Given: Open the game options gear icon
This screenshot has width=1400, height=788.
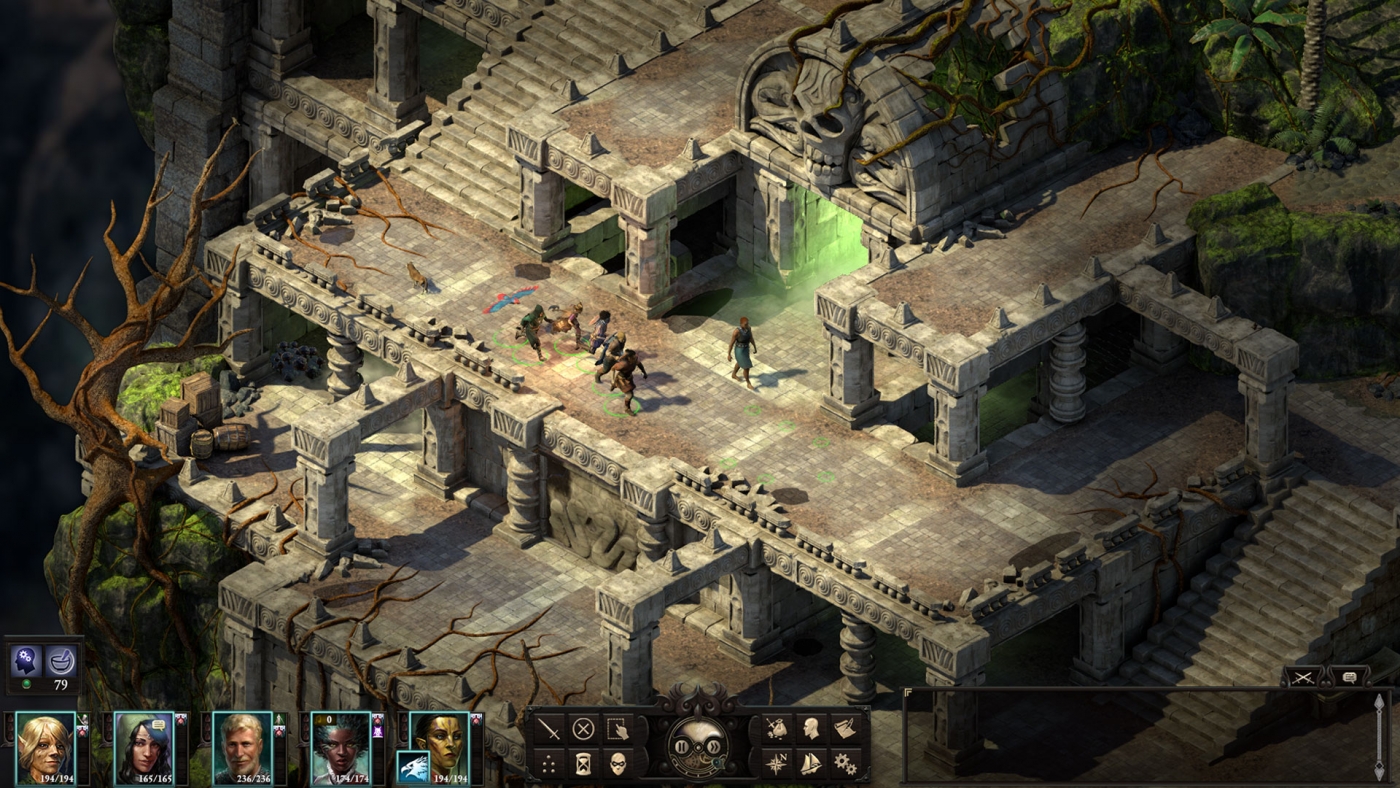Looking at the screenshot, I should (846, 762).
